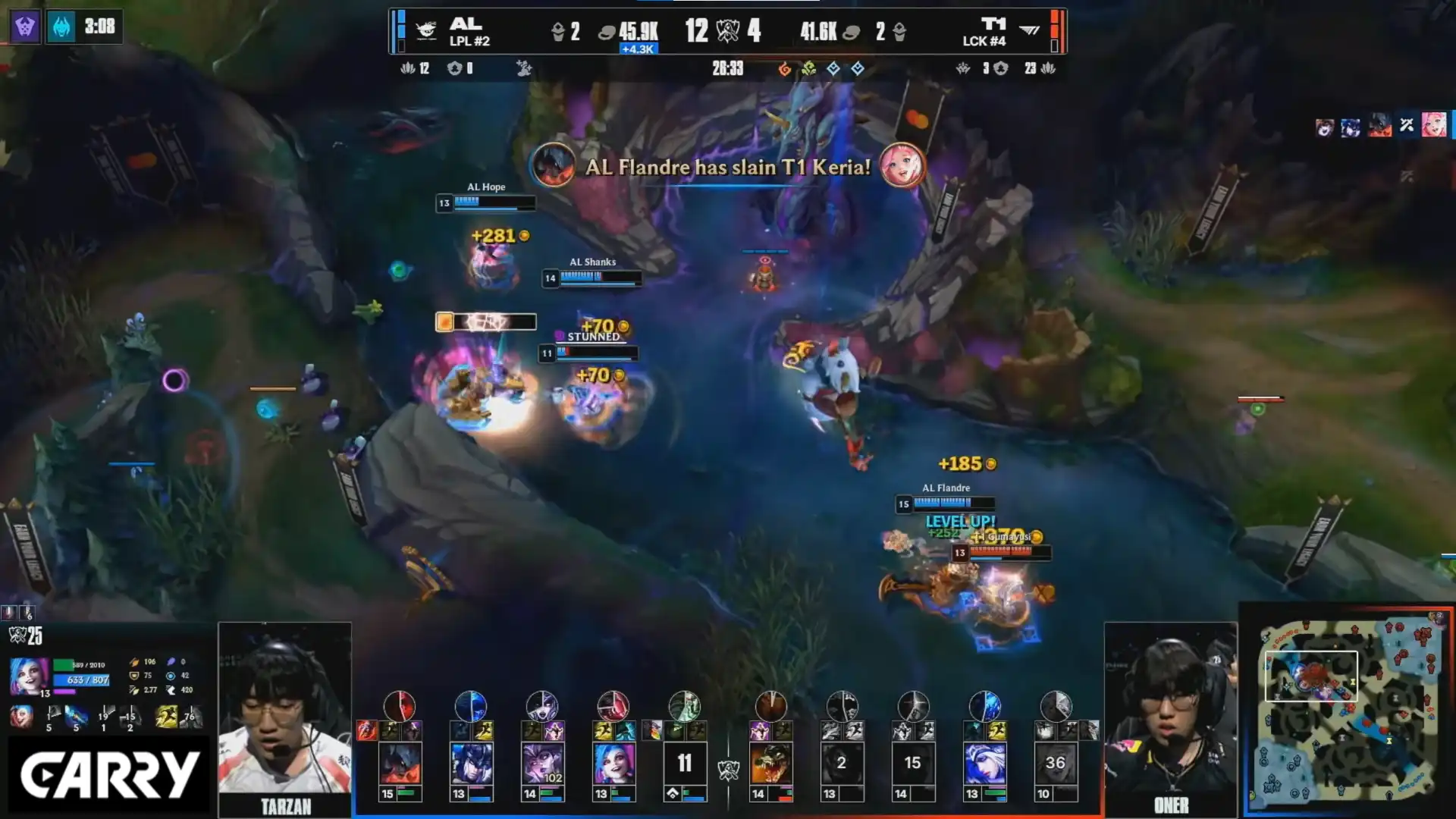Click the yellow Flash spell in stats panel
The image size is (1456, 819).
(166, 717)
